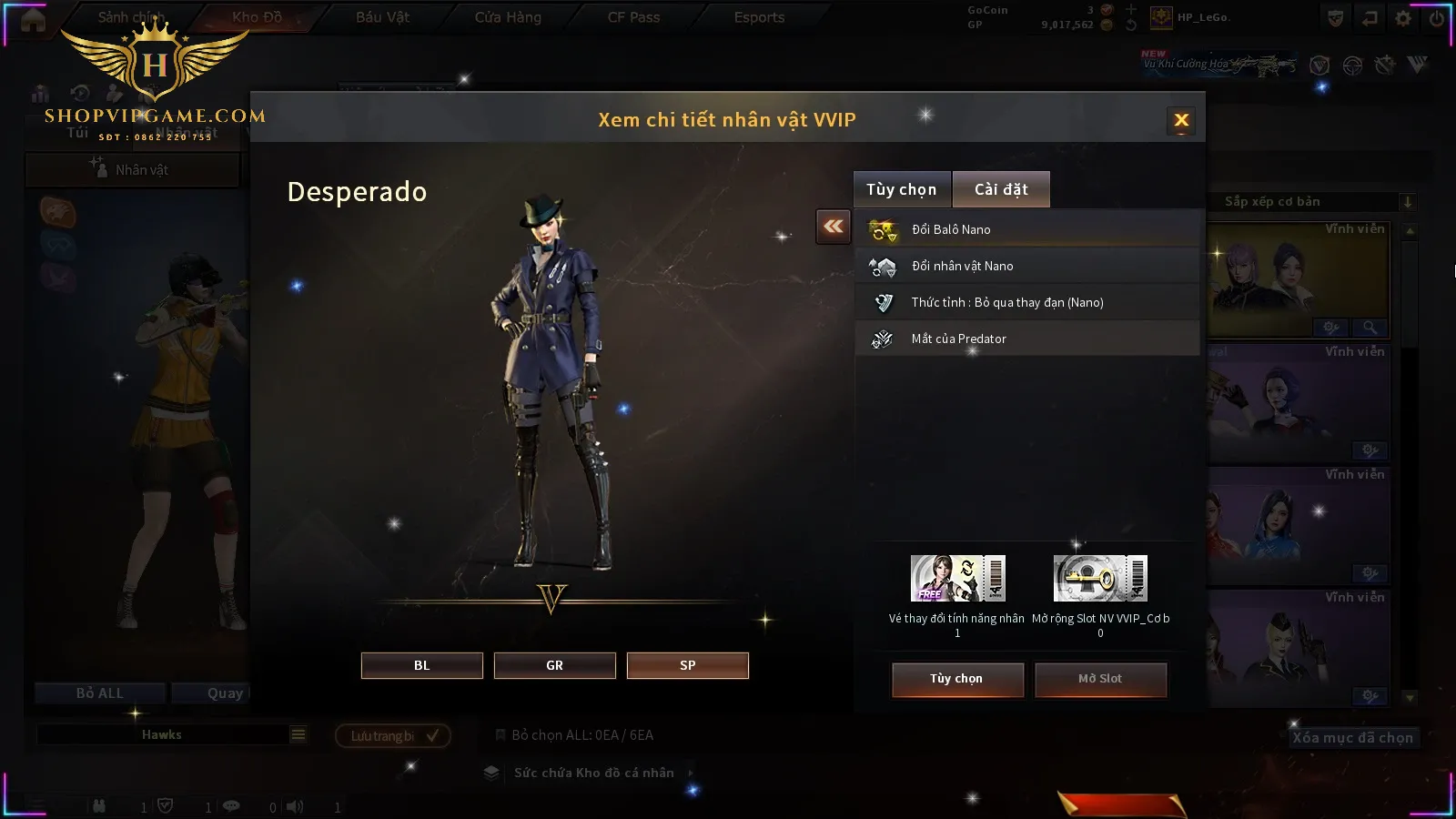Click the Tùy chọn confirm button
The image size is (1456, 819).
point(956,679)
